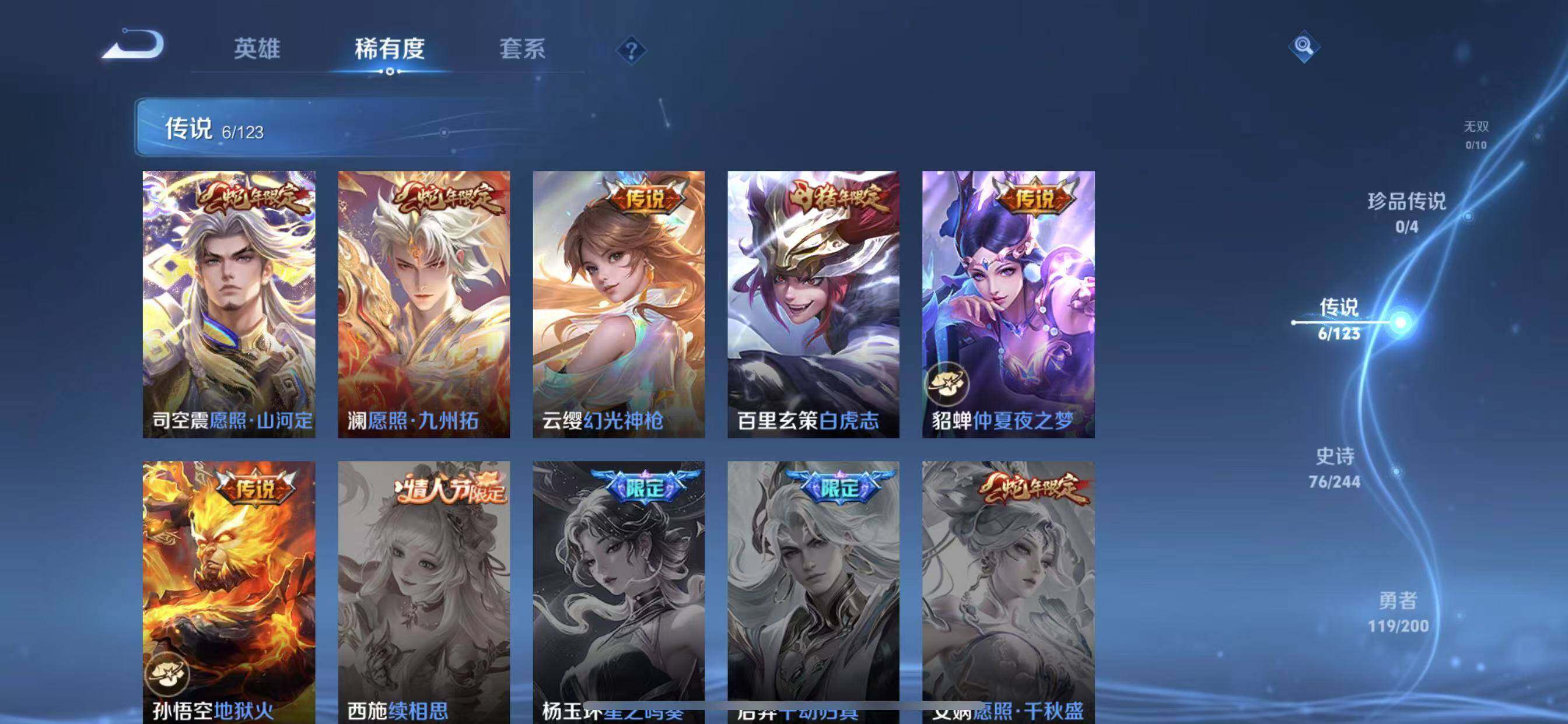The image size is (1568, 724).
Task: Switch to the 英雄 tab
Action: pos(257,48)
